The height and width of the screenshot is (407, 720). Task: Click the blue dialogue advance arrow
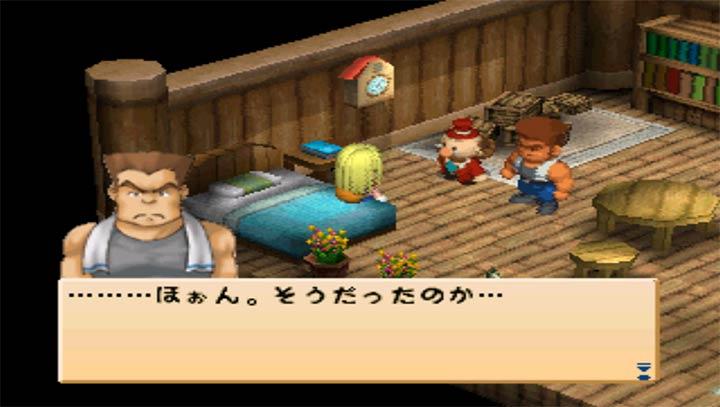point(643,371)
